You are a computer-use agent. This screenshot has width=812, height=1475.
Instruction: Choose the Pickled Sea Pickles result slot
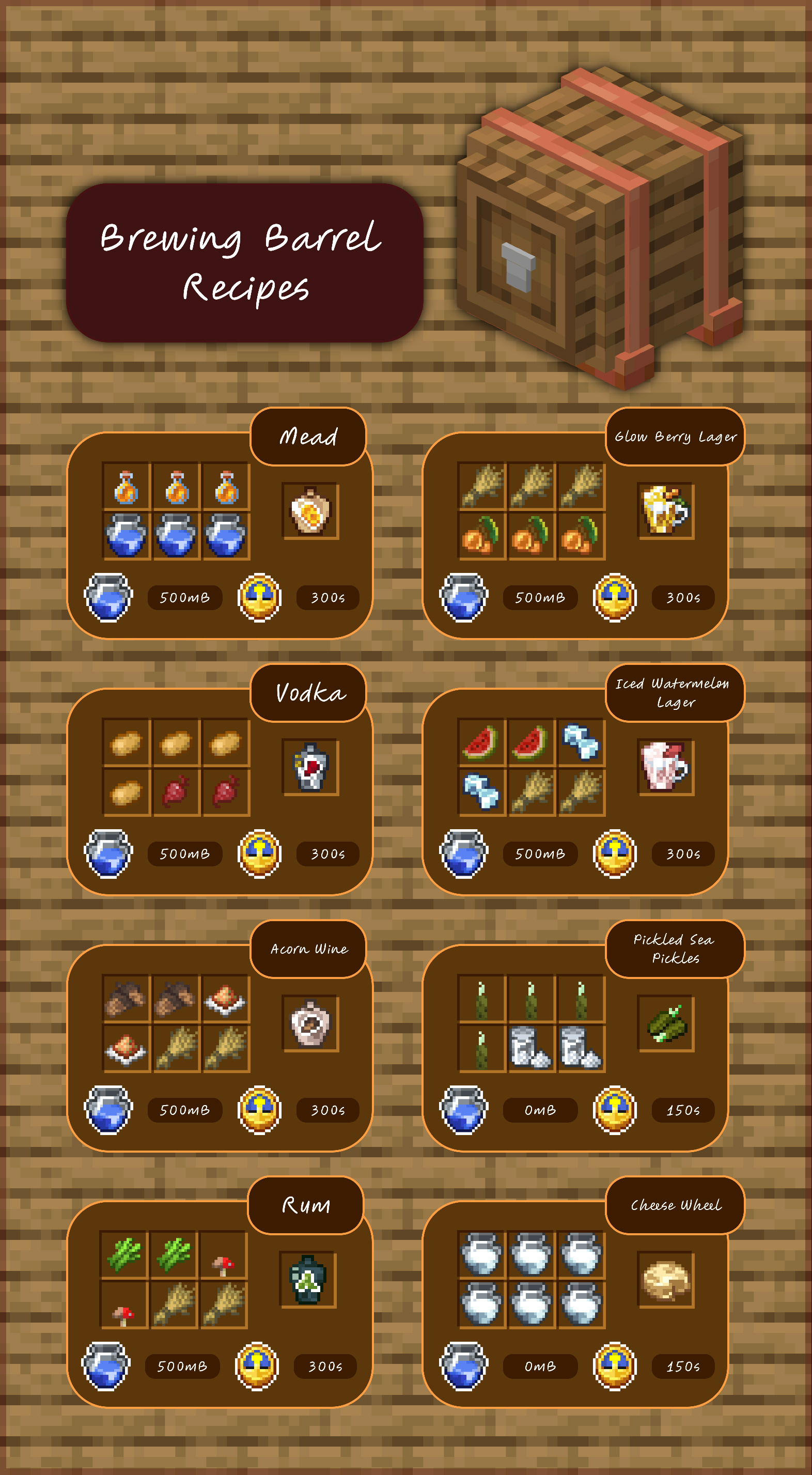coord(665,1023)
